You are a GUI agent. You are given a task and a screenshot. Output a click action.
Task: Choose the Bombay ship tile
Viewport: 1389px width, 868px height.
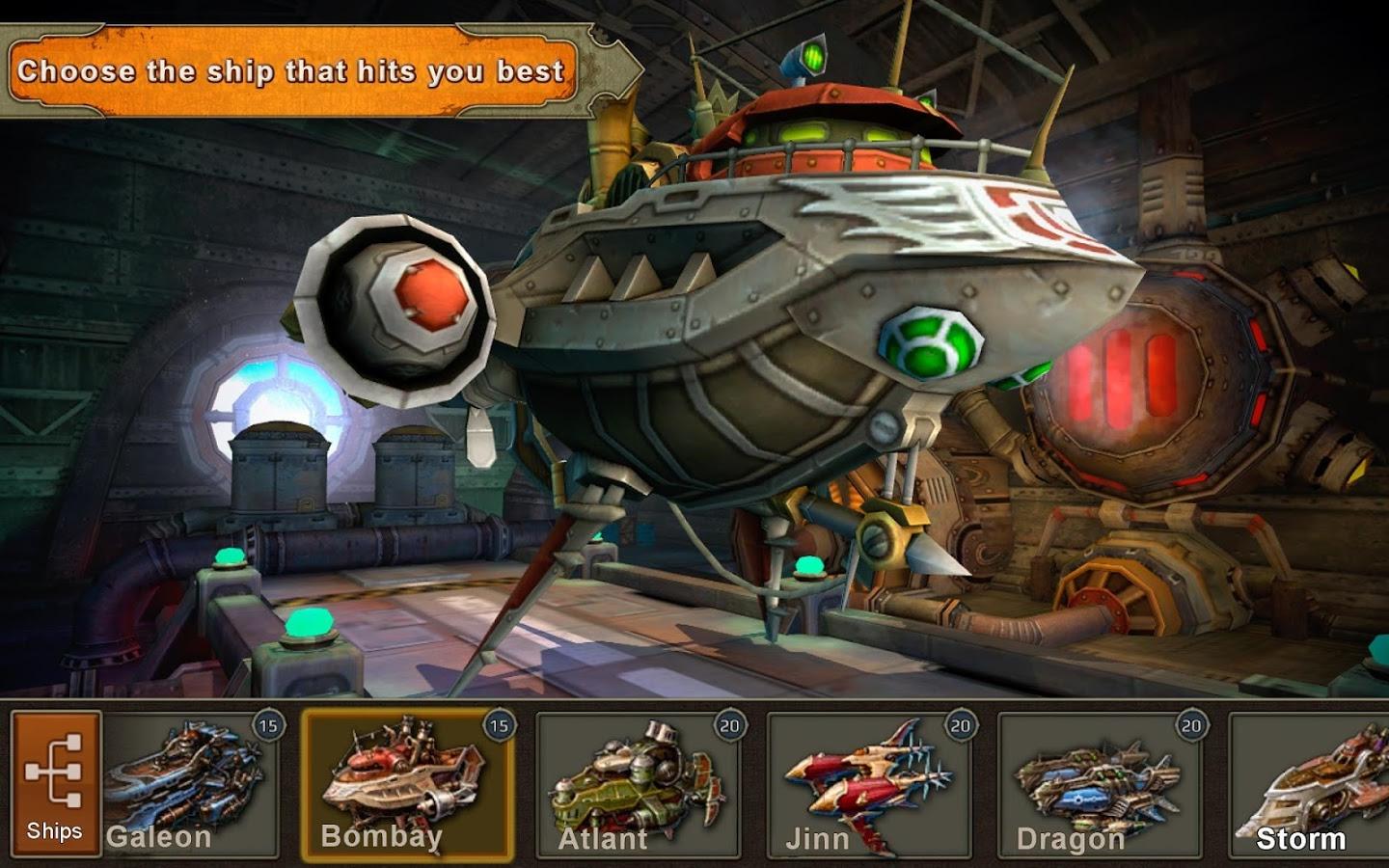(406, 783)
